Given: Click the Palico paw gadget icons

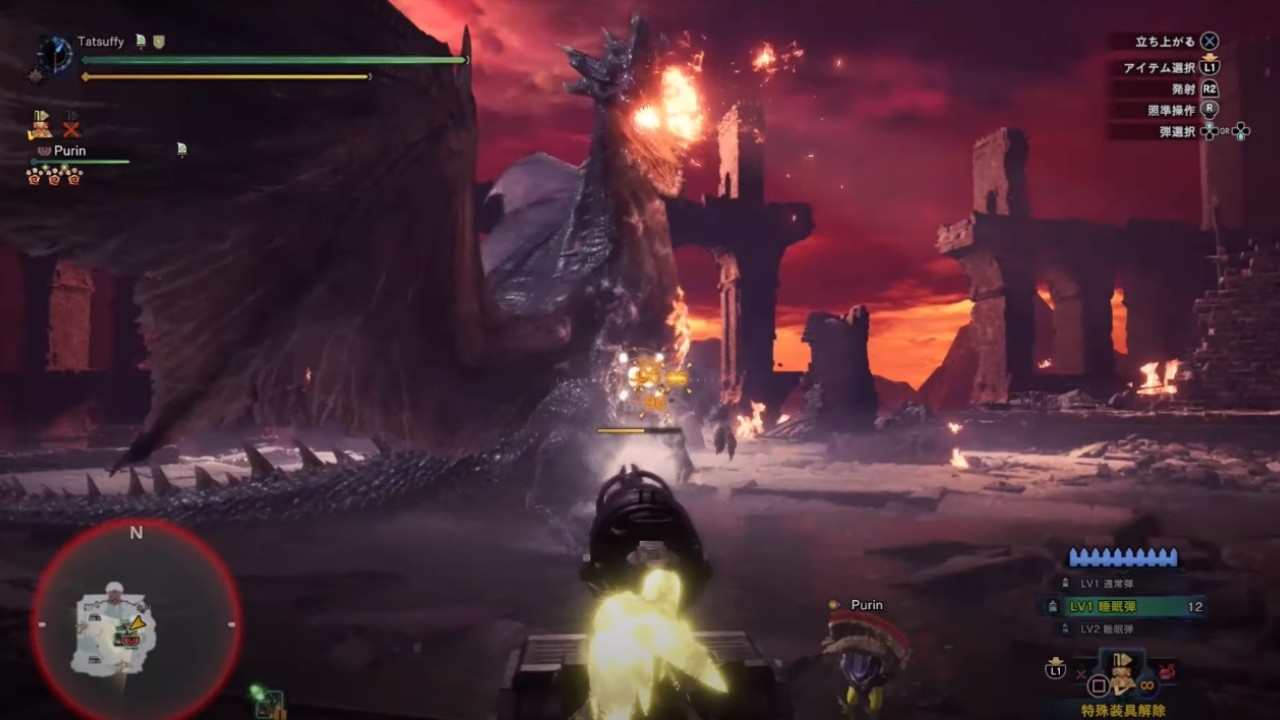Looking at the screenshot, I should click(x=55, y=176).
